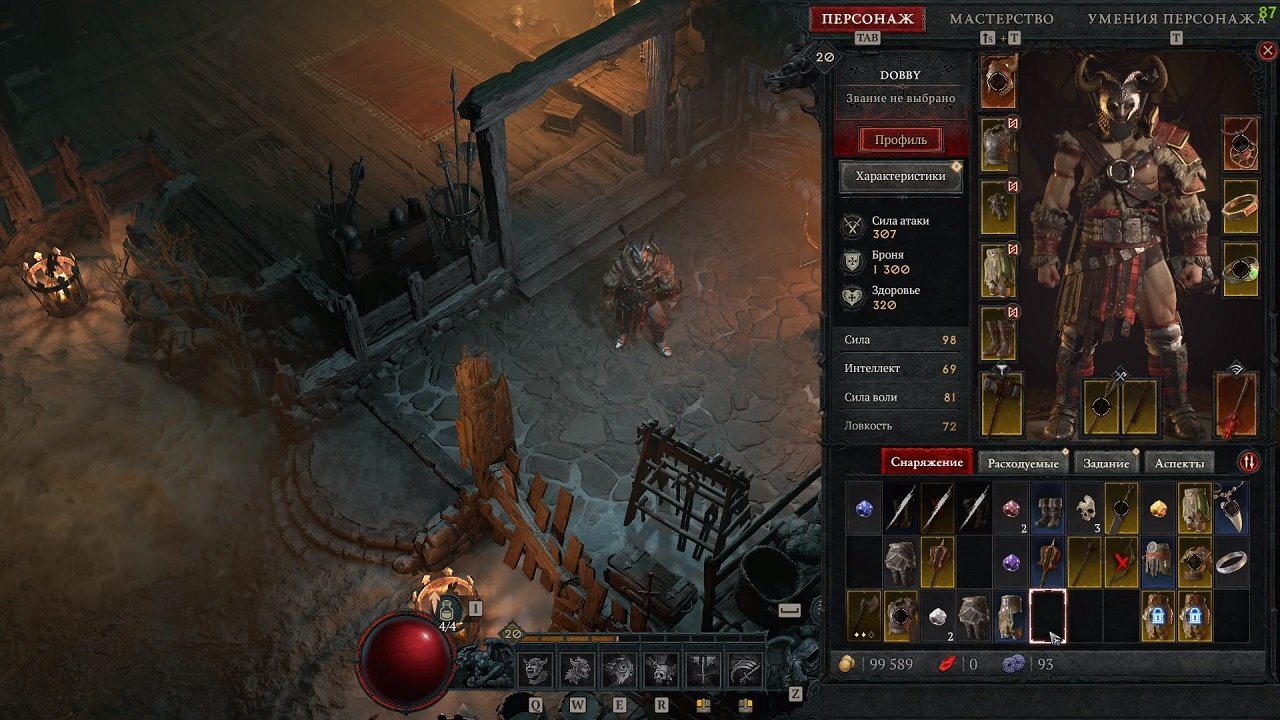Select the Расходуемые inventory tab

(x=1023, y=463)
